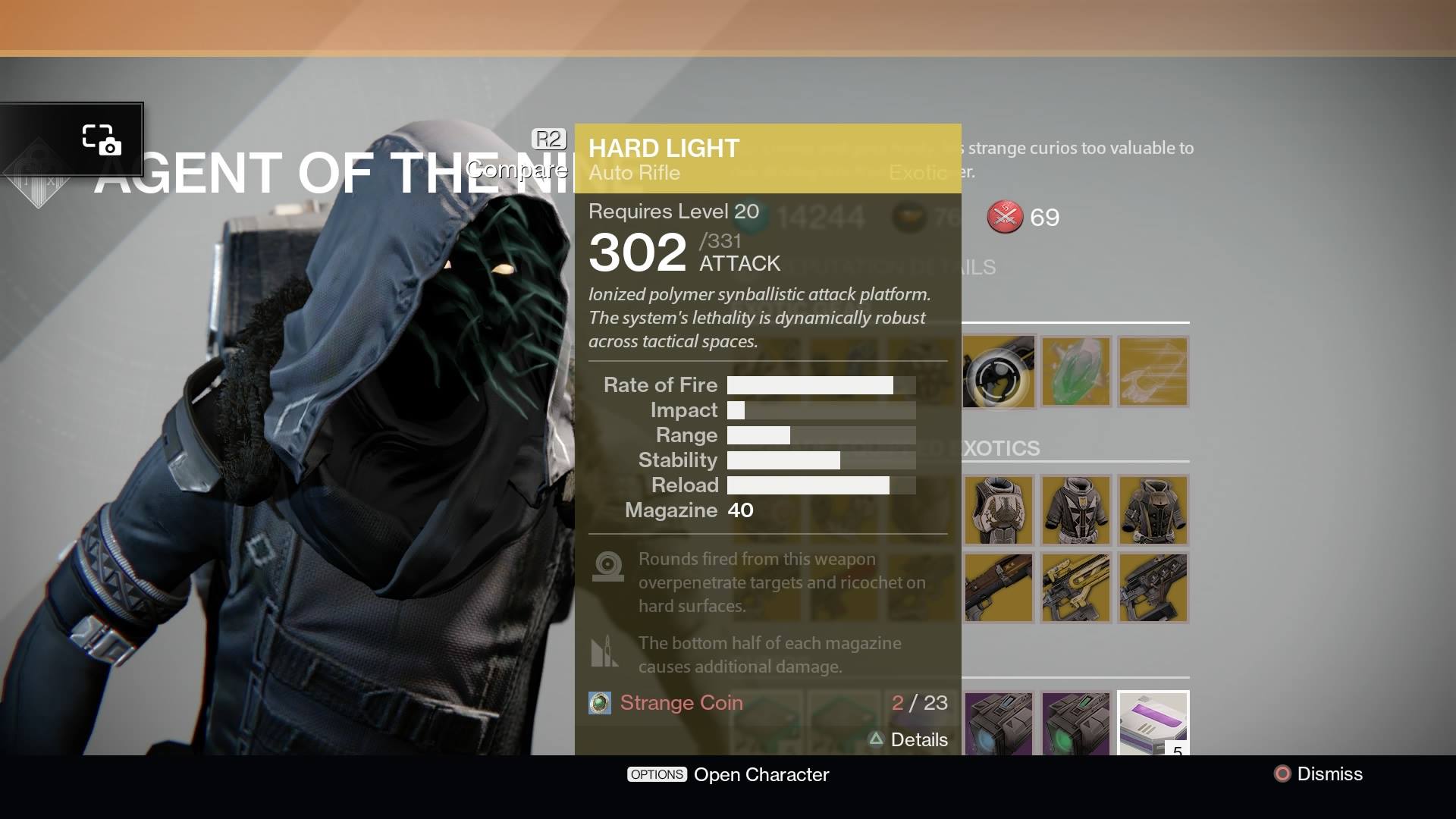Click the overpenetrating rounds perk icon
1456x819 pixels.
coord(607,566)
